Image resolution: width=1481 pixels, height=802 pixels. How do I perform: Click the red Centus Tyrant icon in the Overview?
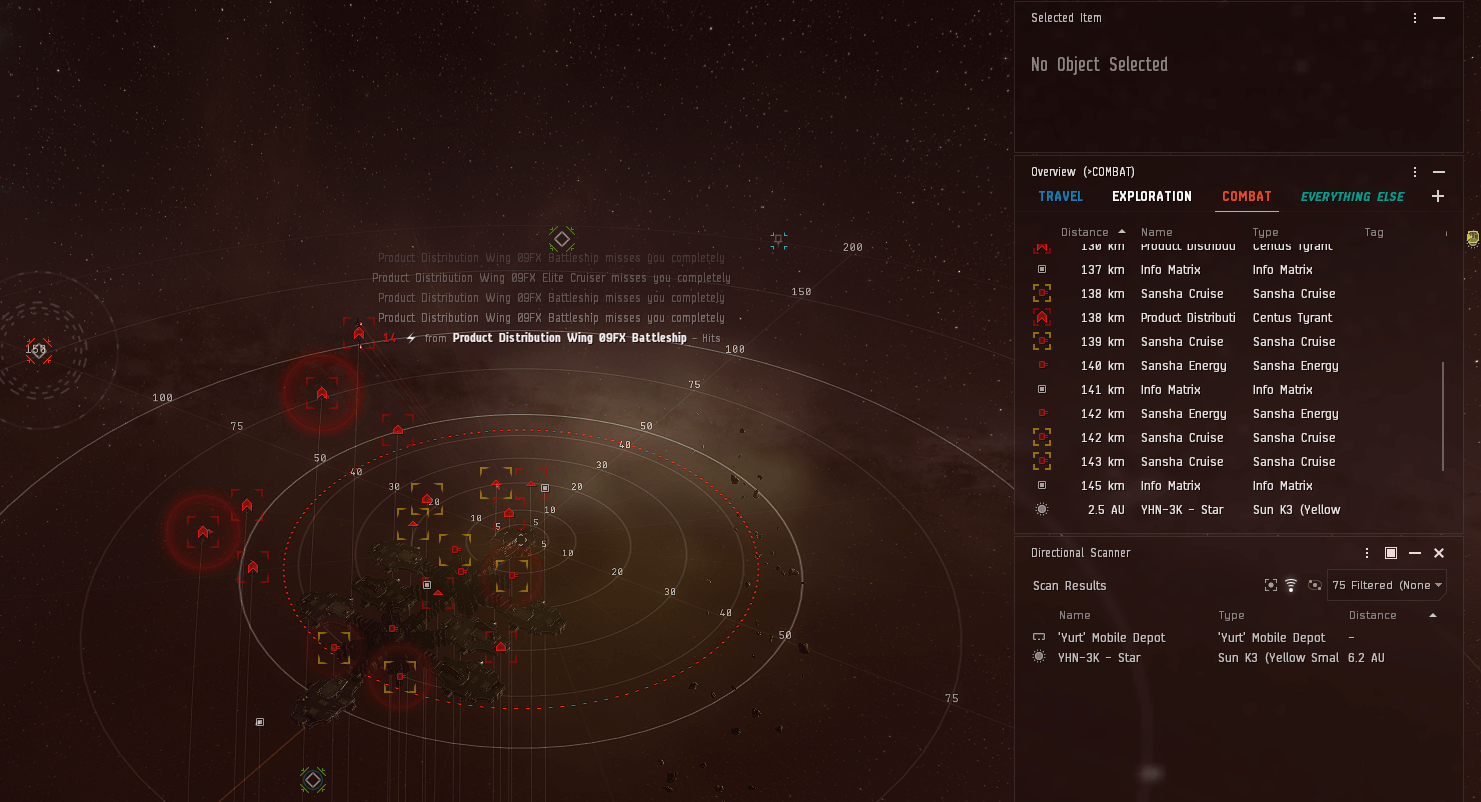point(1041,317)
